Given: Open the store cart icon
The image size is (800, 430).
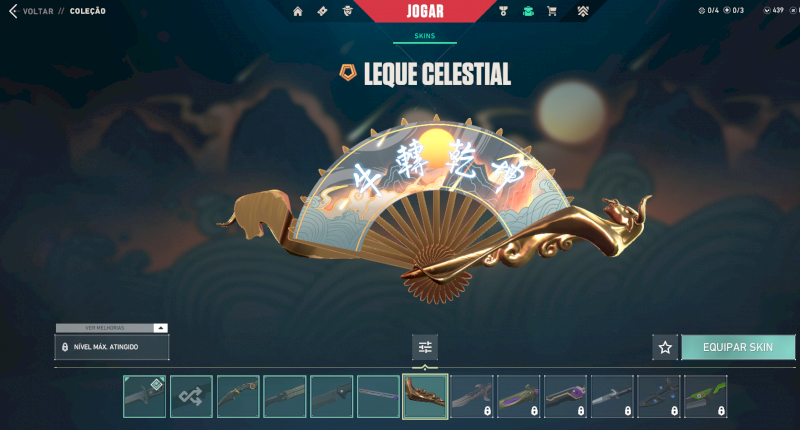Looking at the screenshot, I should pyautogui.click(x=550, y=11).
